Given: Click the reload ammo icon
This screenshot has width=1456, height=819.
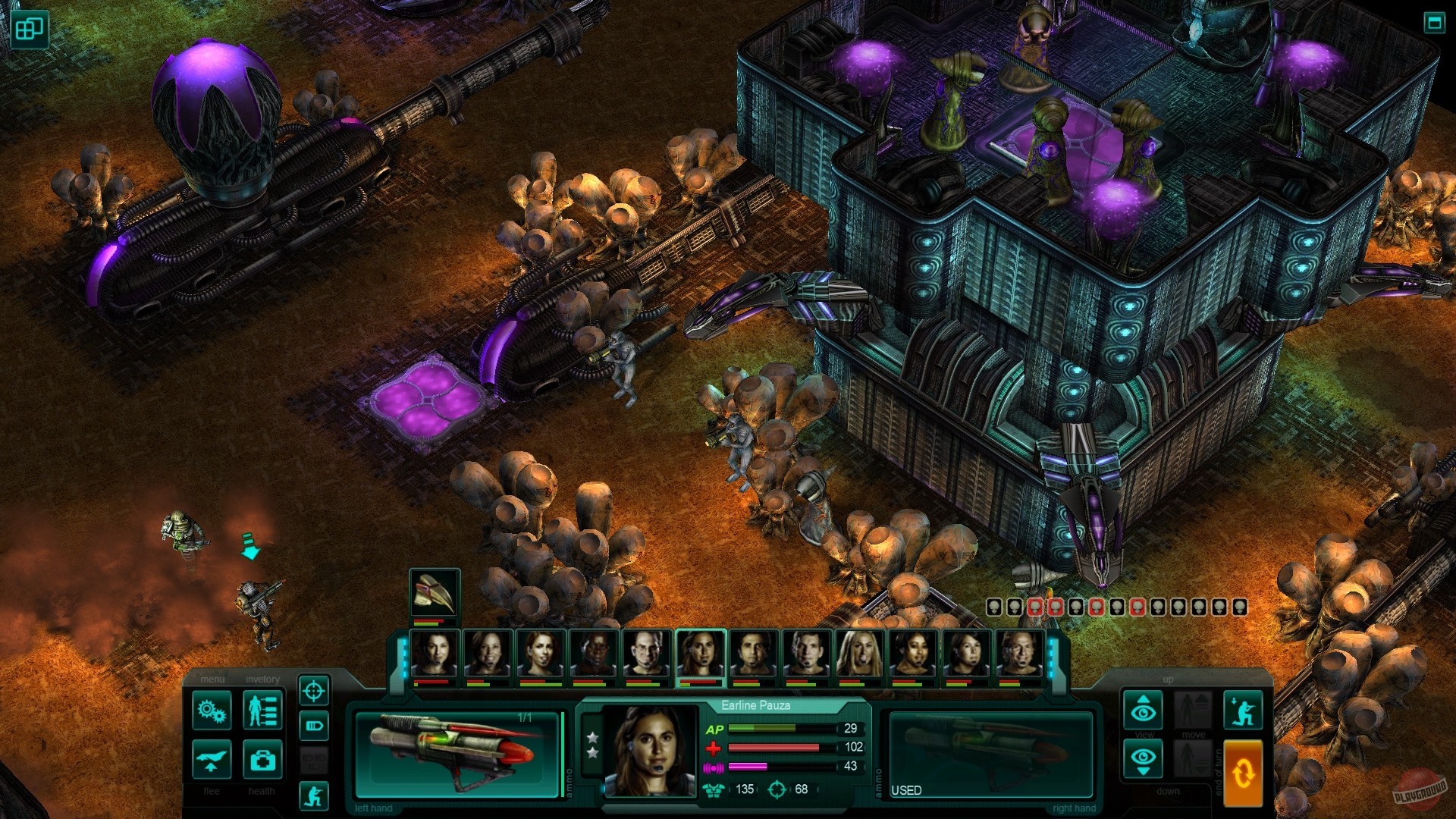Looking at the screenshot, I should click(x=313, y=725).
